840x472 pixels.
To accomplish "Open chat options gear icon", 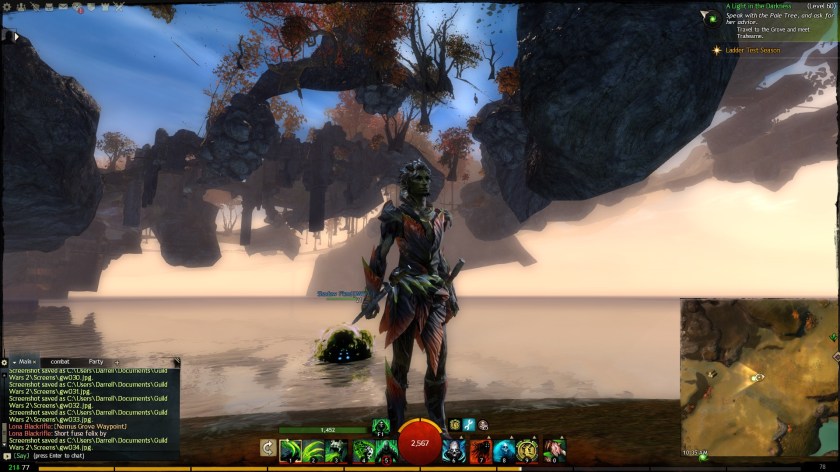I will point(5,361).
